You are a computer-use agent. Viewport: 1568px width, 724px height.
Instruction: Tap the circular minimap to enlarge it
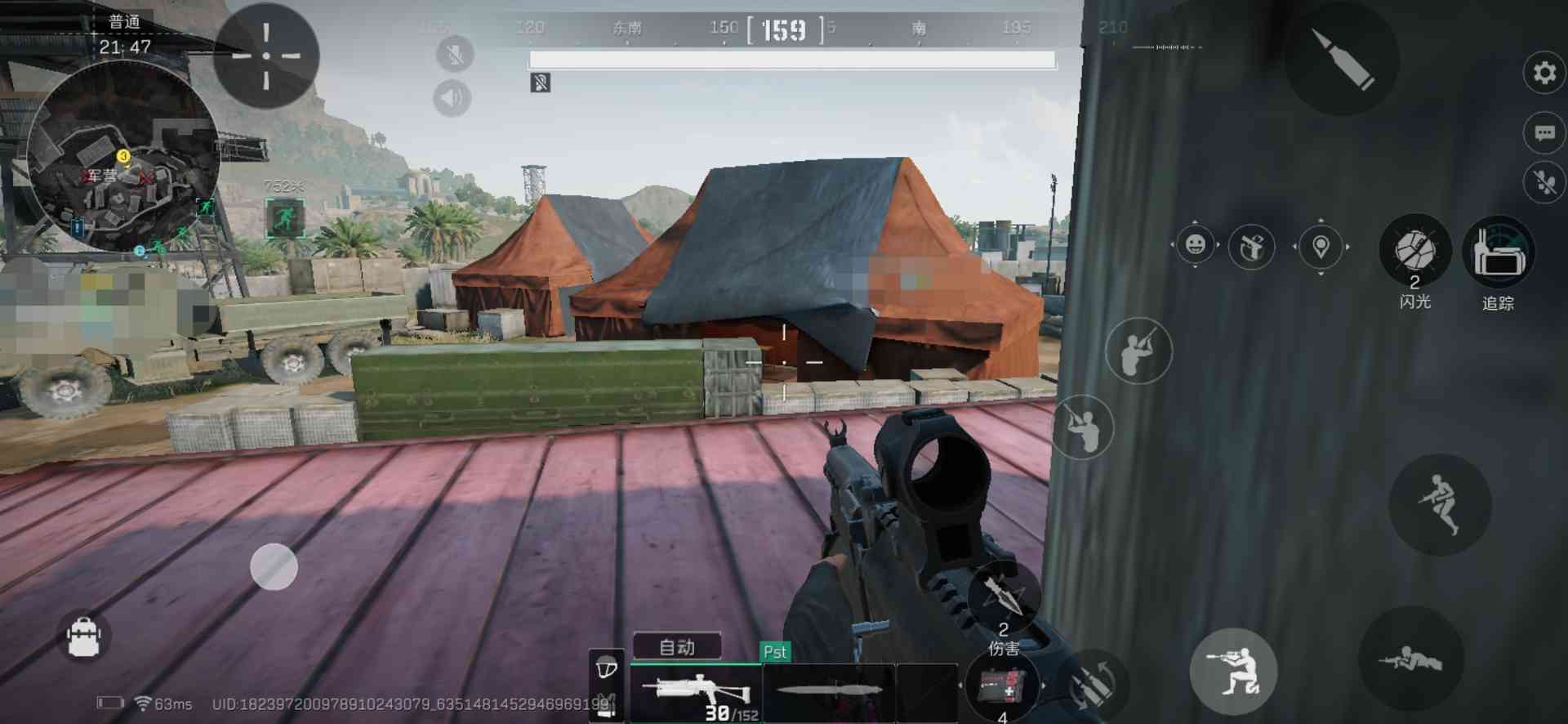[x=123, y=156]
